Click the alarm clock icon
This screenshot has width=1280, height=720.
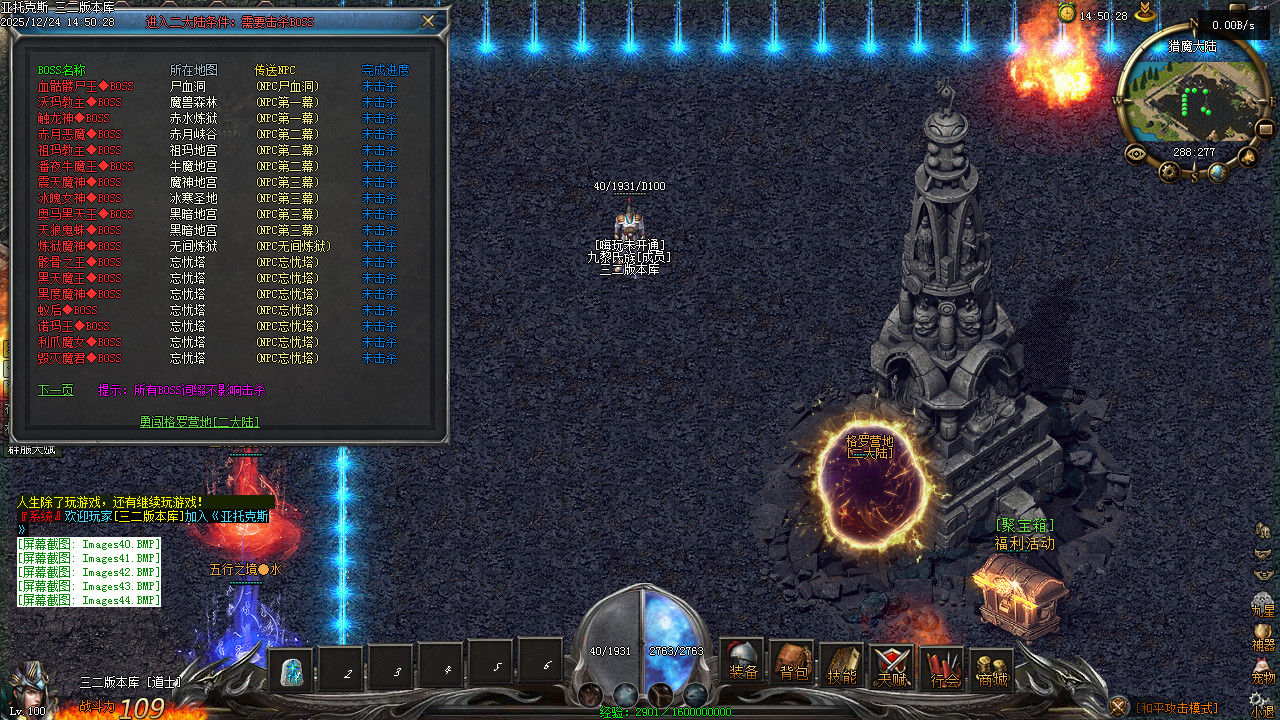pyautogui.click(x=1067, y=13)
